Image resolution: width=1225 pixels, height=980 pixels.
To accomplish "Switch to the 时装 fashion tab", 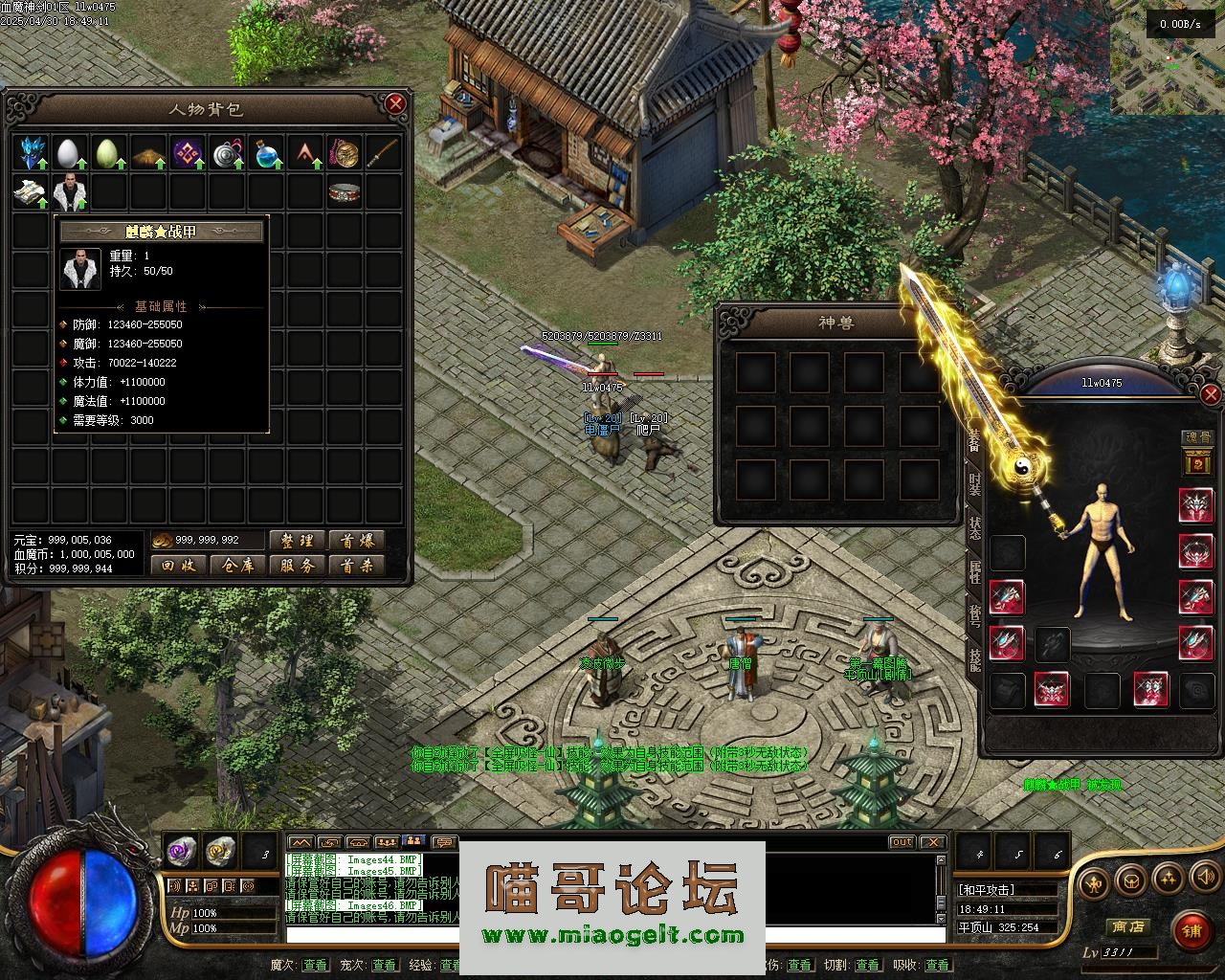I will point(974,484).
